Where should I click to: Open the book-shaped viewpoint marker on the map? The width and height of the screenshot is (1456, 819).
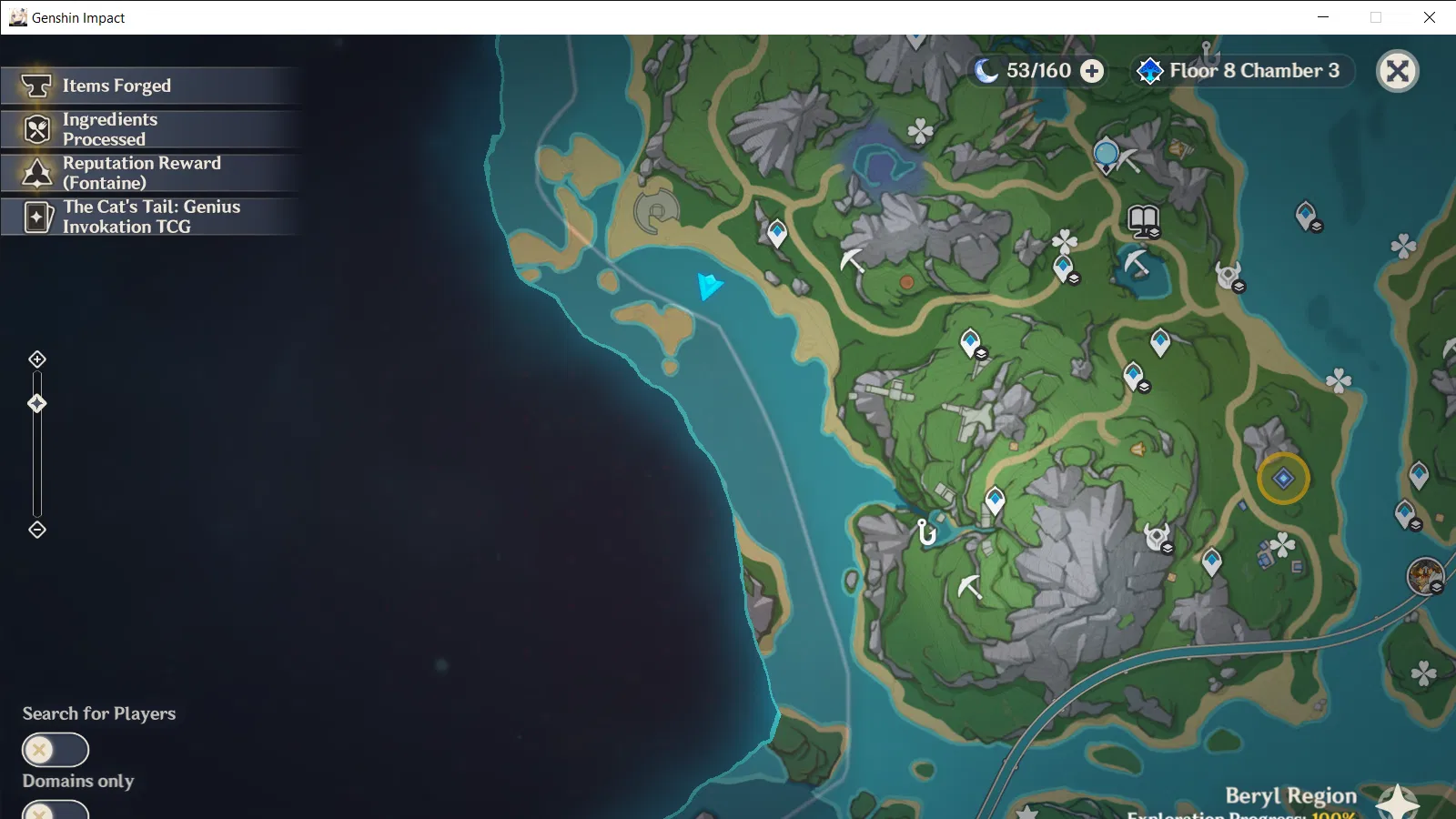(x=1143, y=220)
